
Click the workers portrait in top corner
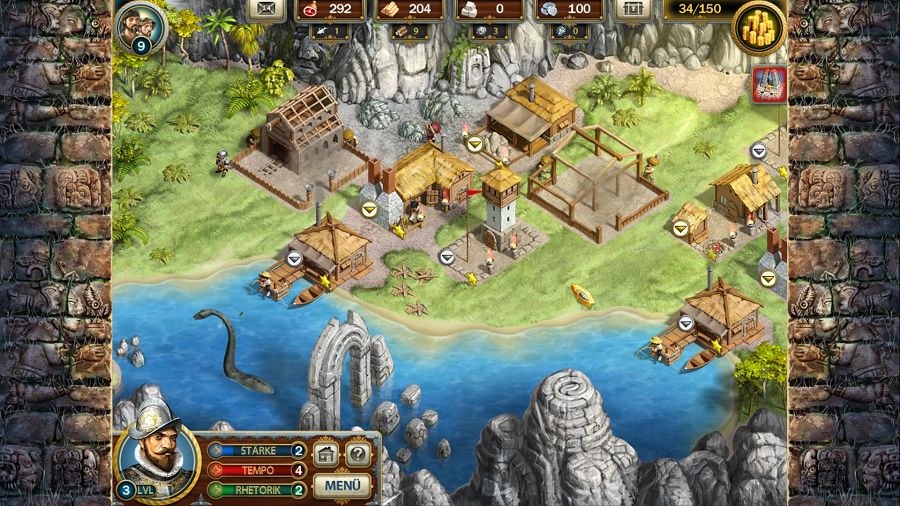139,24
